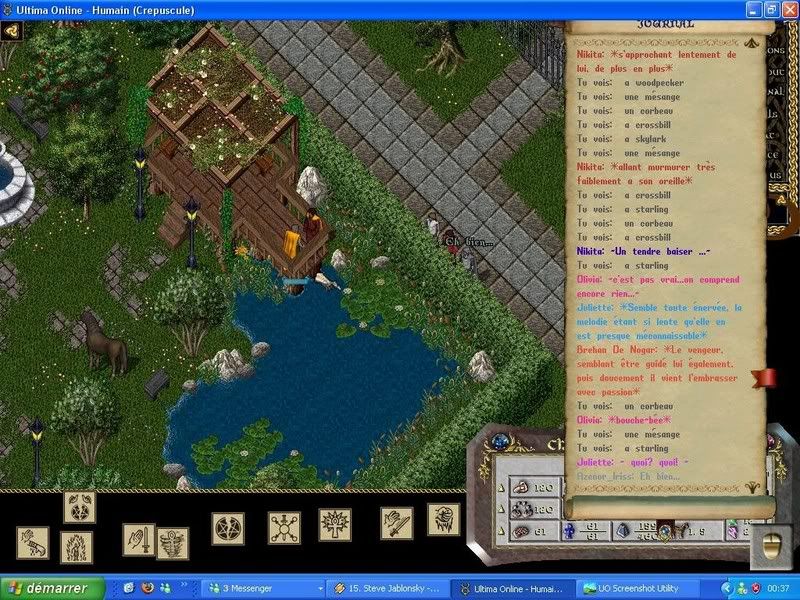
Task: Click the mouse icon gump
Action: coord(772,545)
